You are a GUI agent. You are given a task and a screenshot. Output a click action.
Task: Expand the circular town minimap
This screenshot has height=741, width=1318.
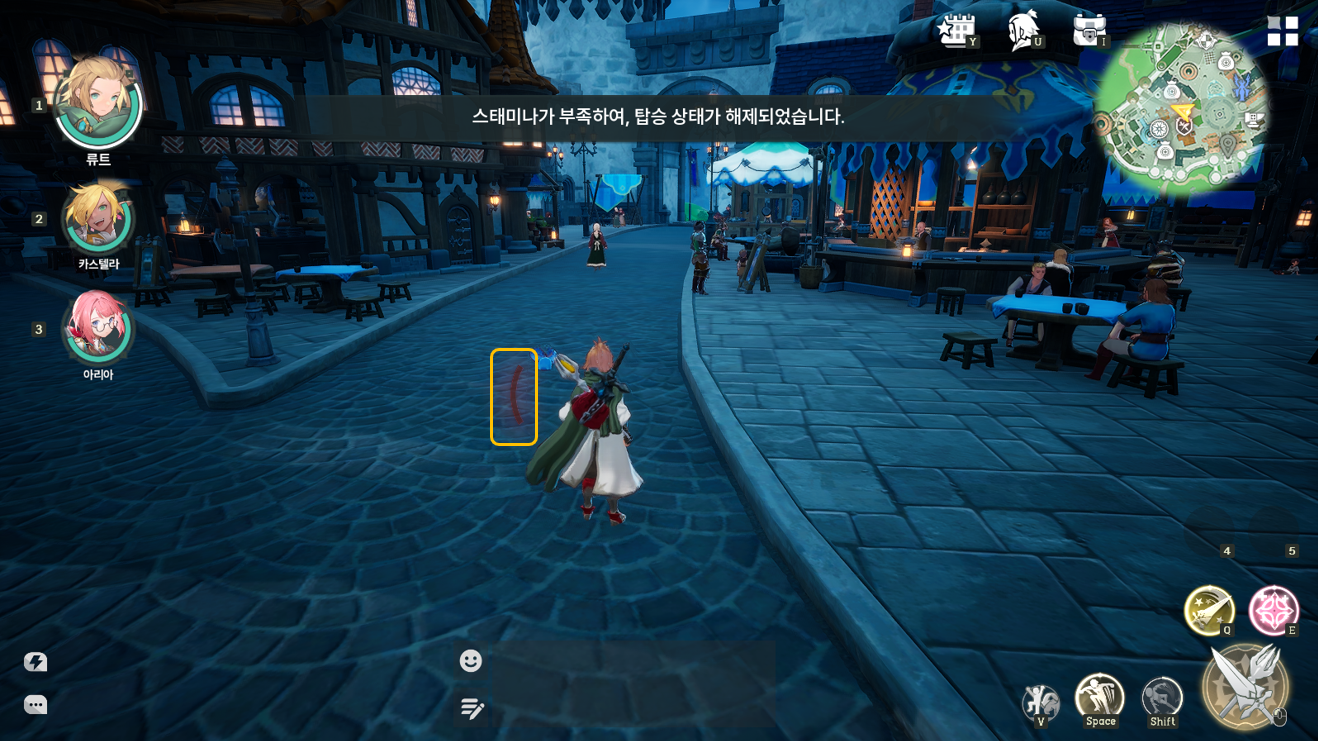[x=1181, y=106]
